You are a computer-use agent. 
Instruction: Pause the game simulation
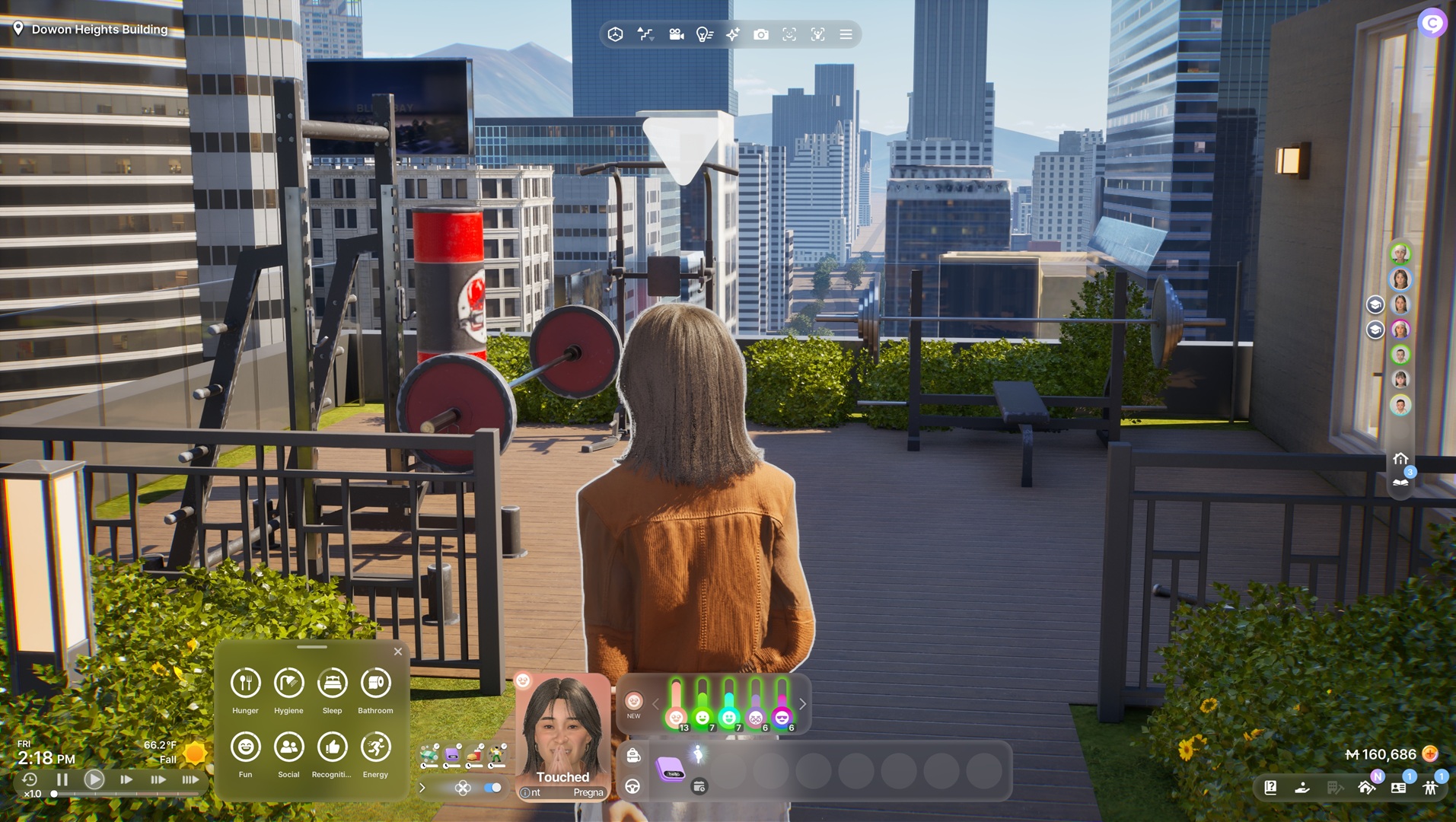[x=62, y=779]
